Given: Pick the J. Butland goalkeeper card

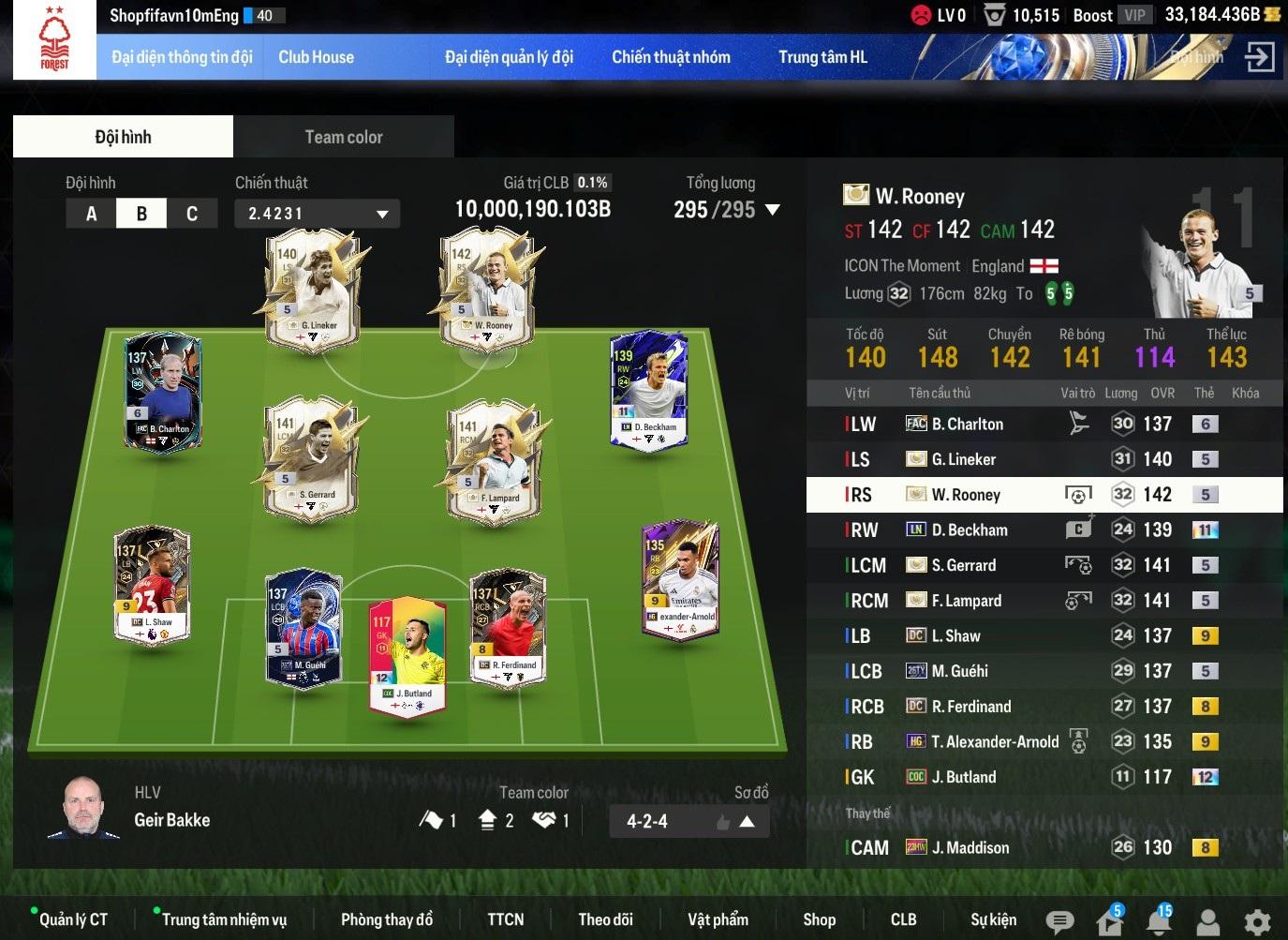Looking at the screenshot, I should [x=407, y=656].
